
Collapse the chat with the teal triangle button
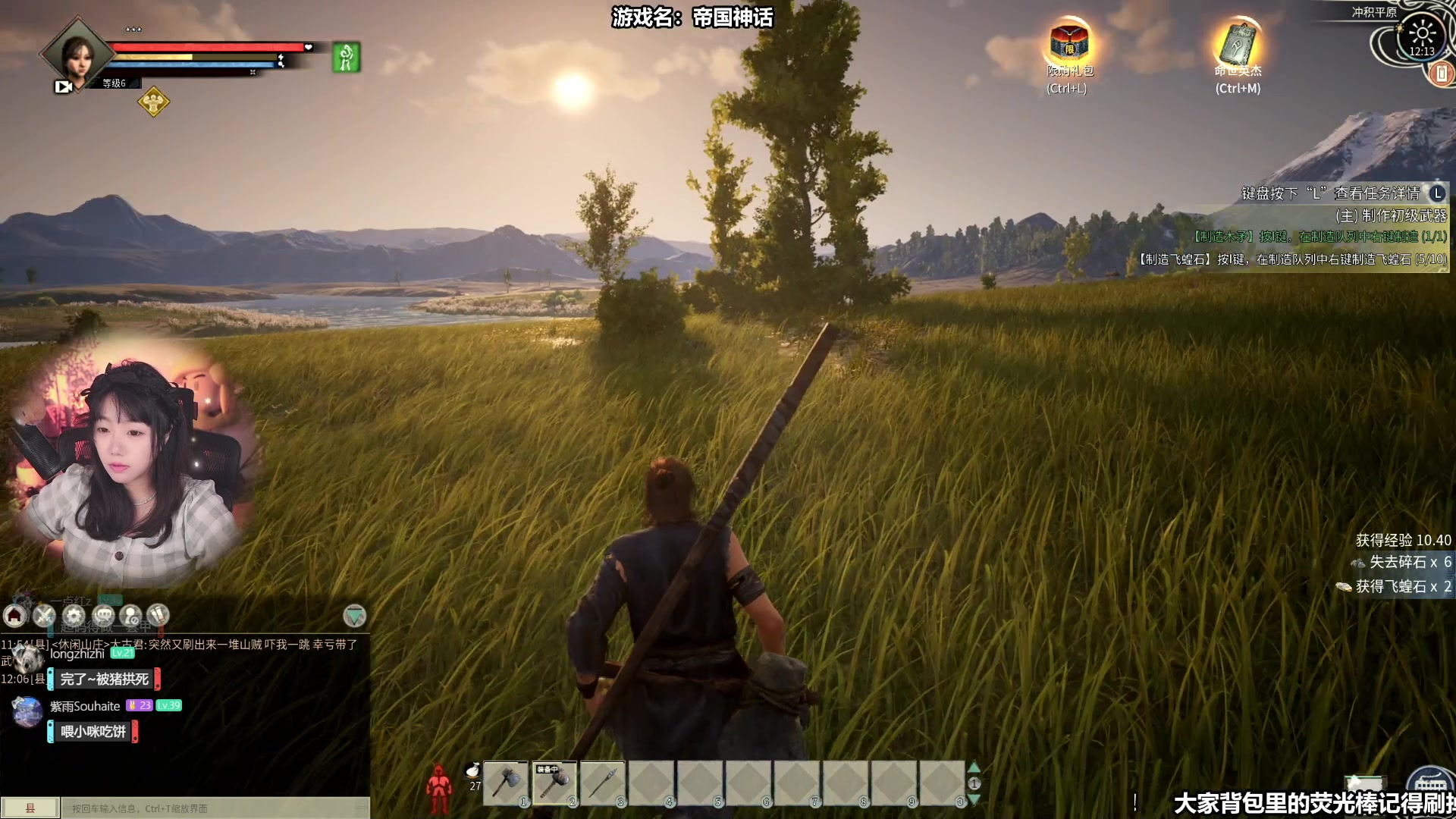[x=354, y=616]
